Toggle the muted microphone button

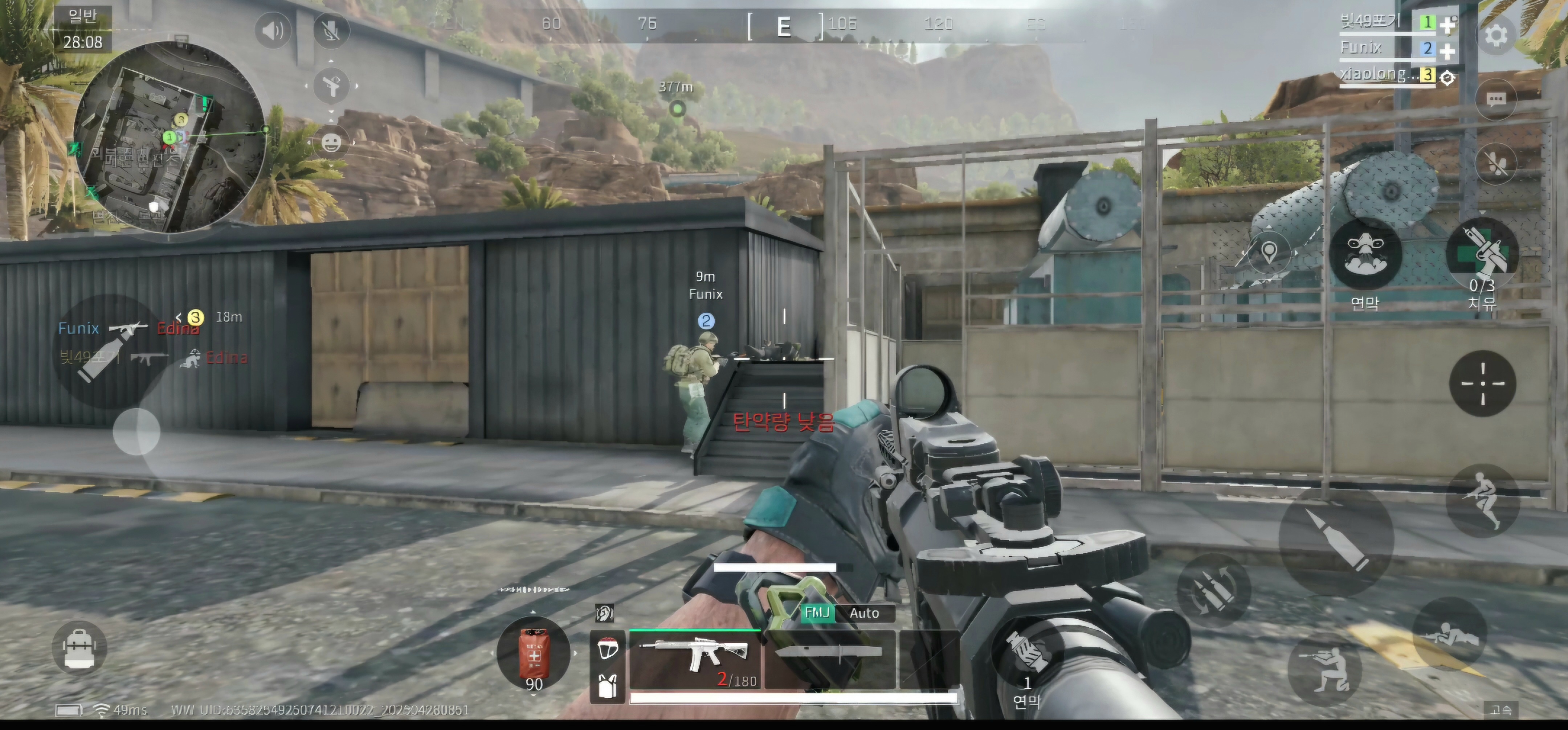coord(331,30)
